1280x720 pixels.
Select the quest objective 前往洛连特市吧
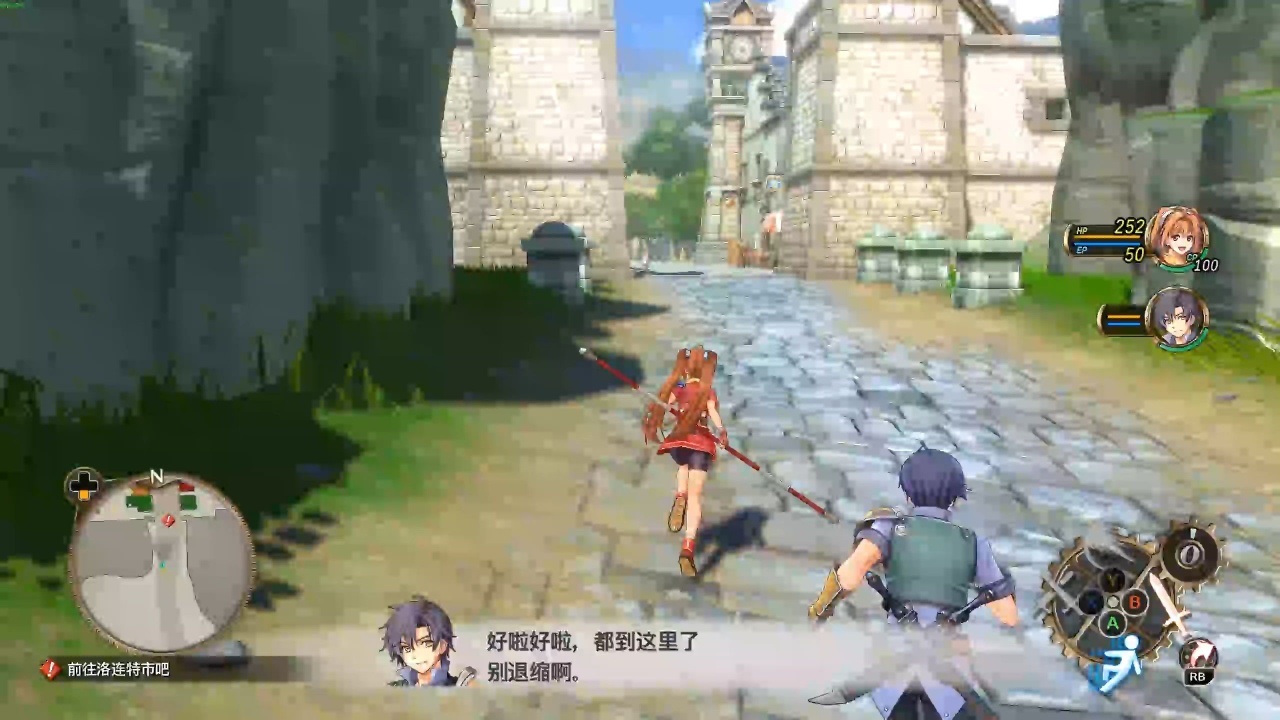tap(118, 669)
